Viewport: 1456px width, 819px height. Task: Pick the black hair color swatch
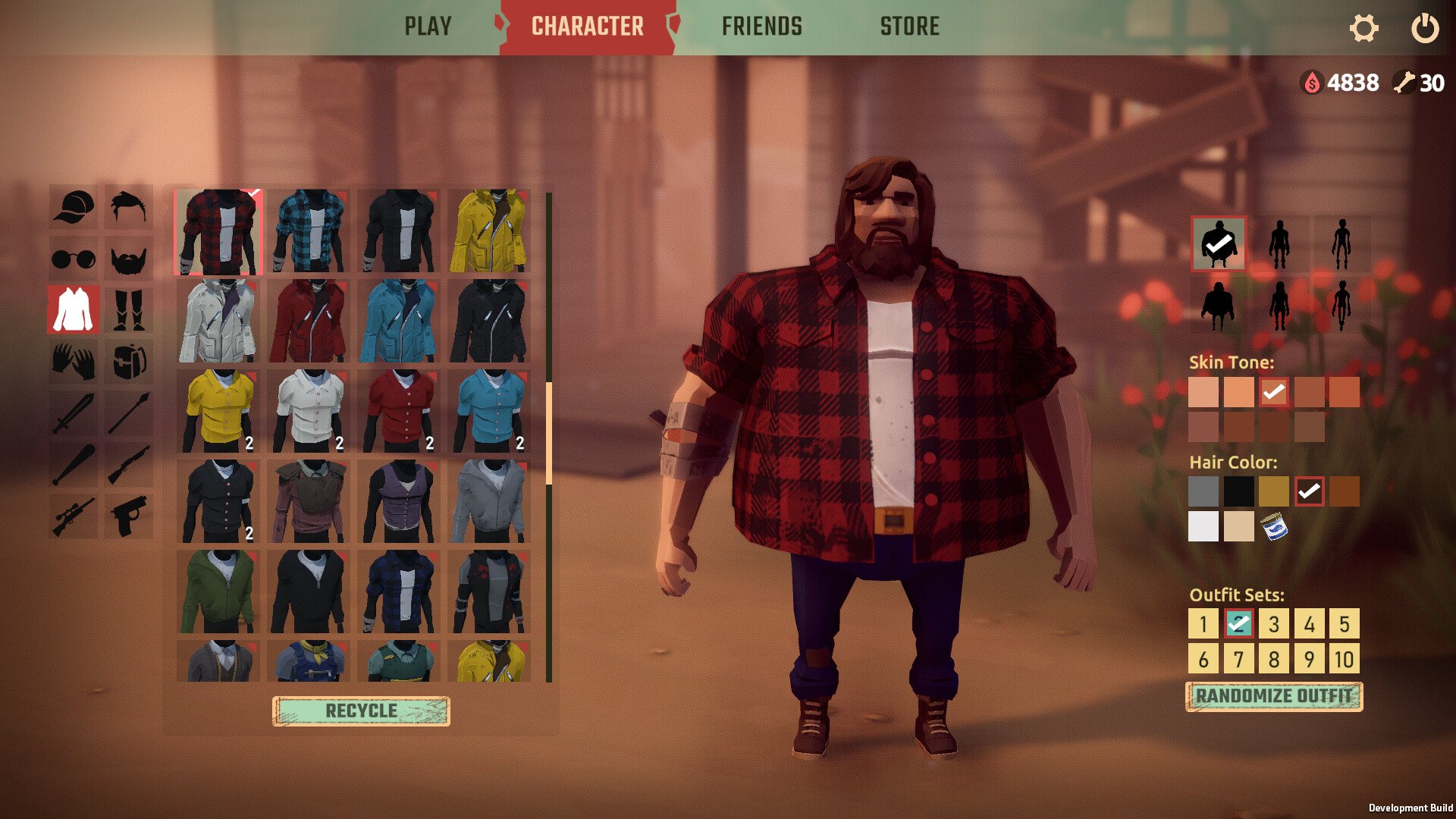1238,491
